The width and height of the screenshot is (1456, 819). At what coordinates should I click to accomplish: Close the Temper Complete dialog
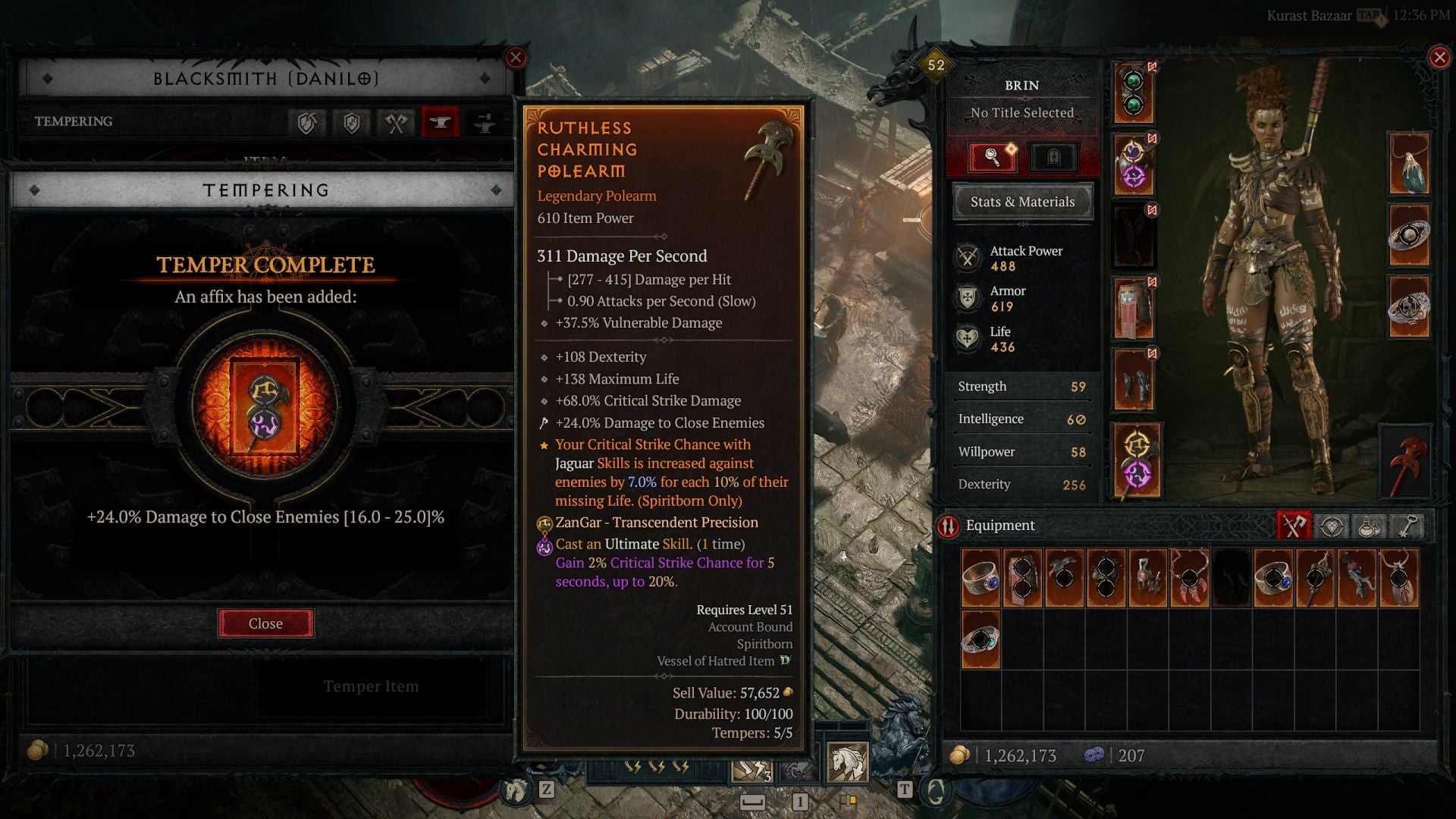265,623
